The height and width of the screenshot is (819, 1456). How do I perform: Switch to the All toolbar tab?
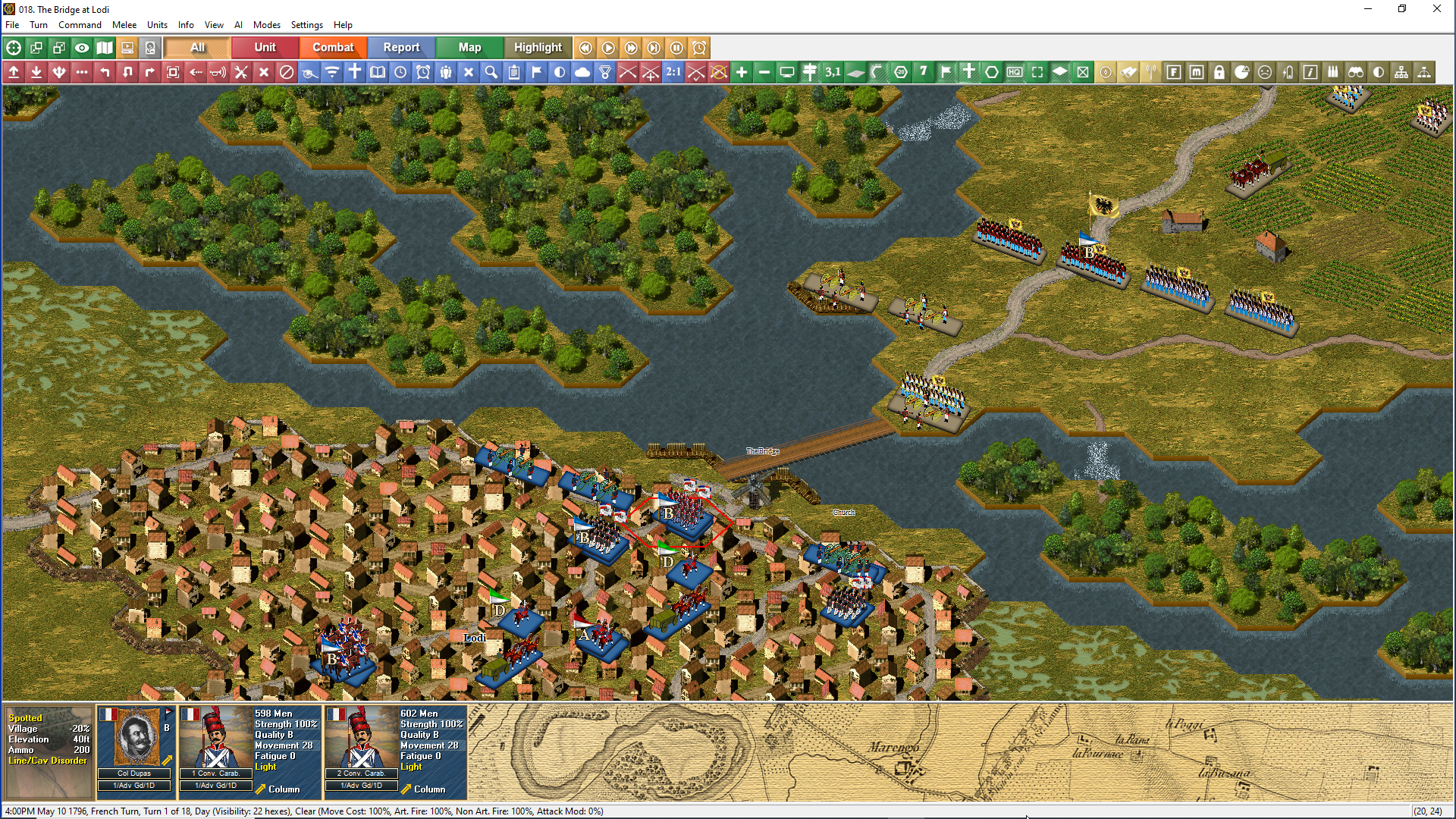pyautogui.click(x=197, y=47)
